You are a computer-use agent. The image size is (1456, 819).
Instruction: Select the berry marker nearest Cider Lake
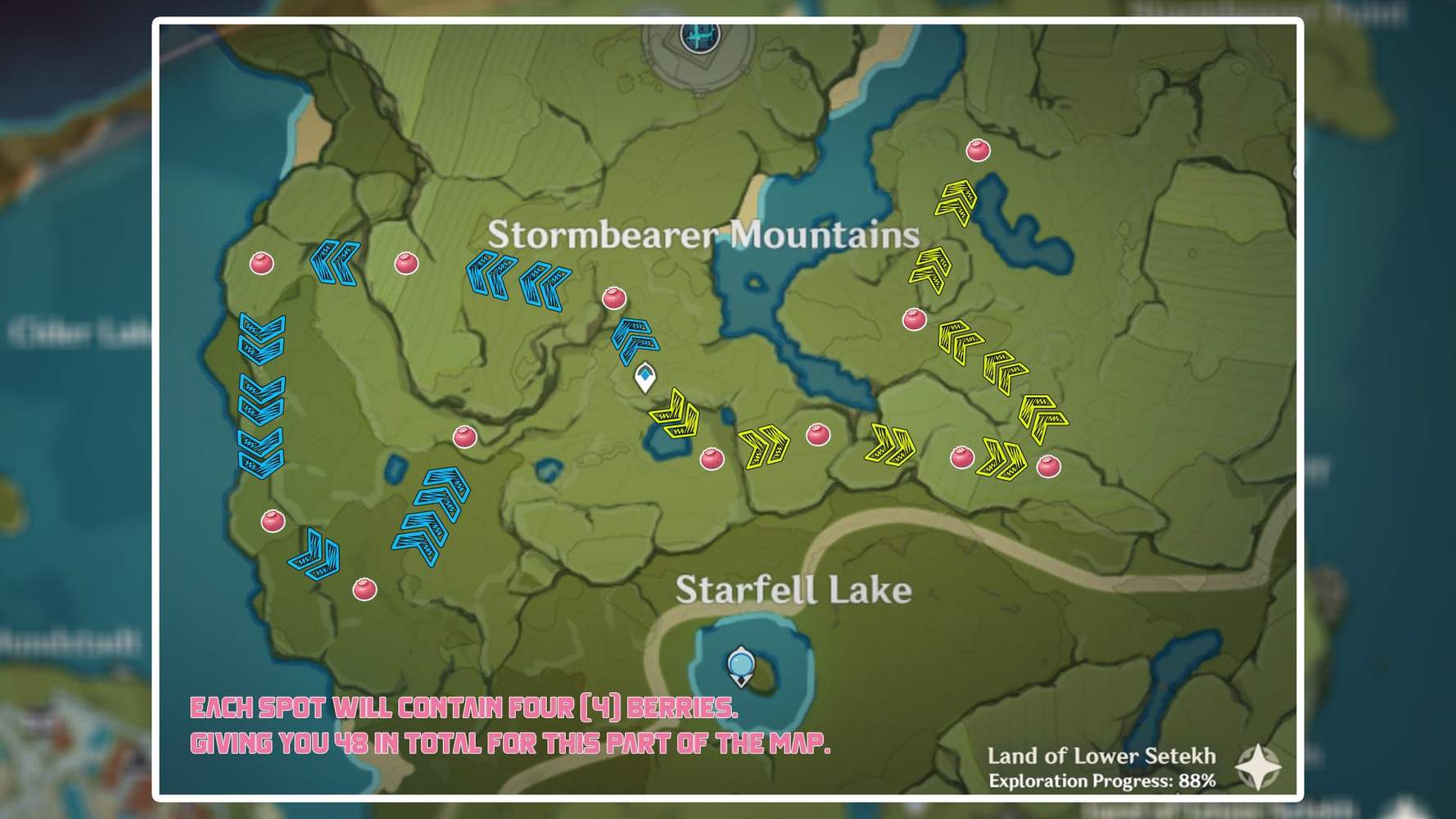click(x=260, y=265)
